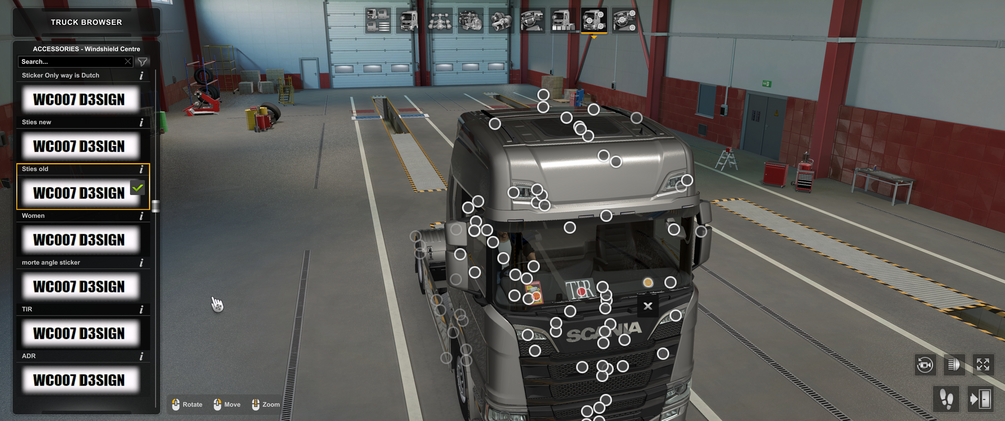Viewport: 1005px width, 421px height.
Task: Exit the garage via the door icon
Action: (979, 399)
